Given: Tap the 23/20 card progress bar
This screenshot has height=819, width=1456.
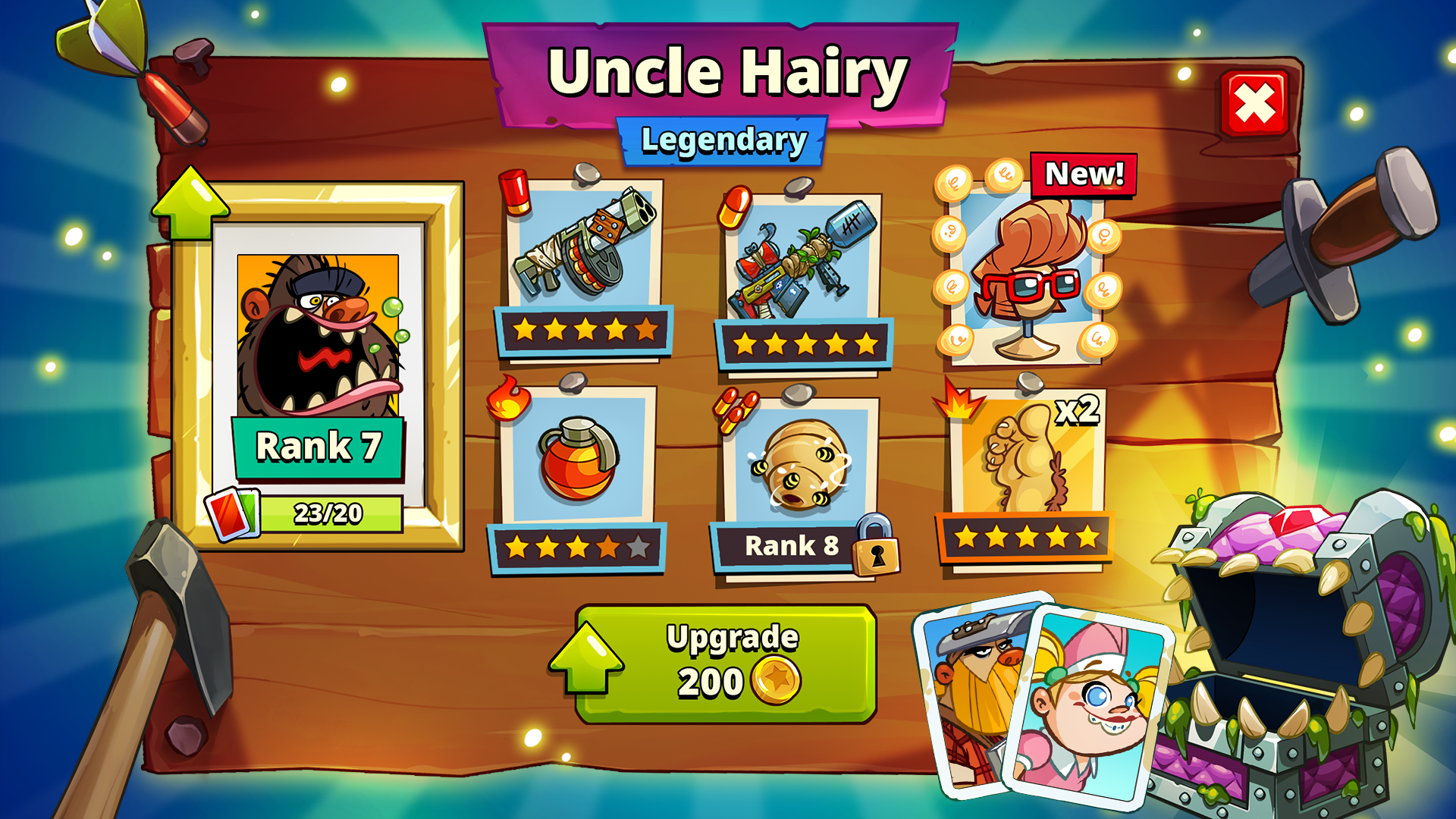Looking at the screenshot, I should [330, 513].
